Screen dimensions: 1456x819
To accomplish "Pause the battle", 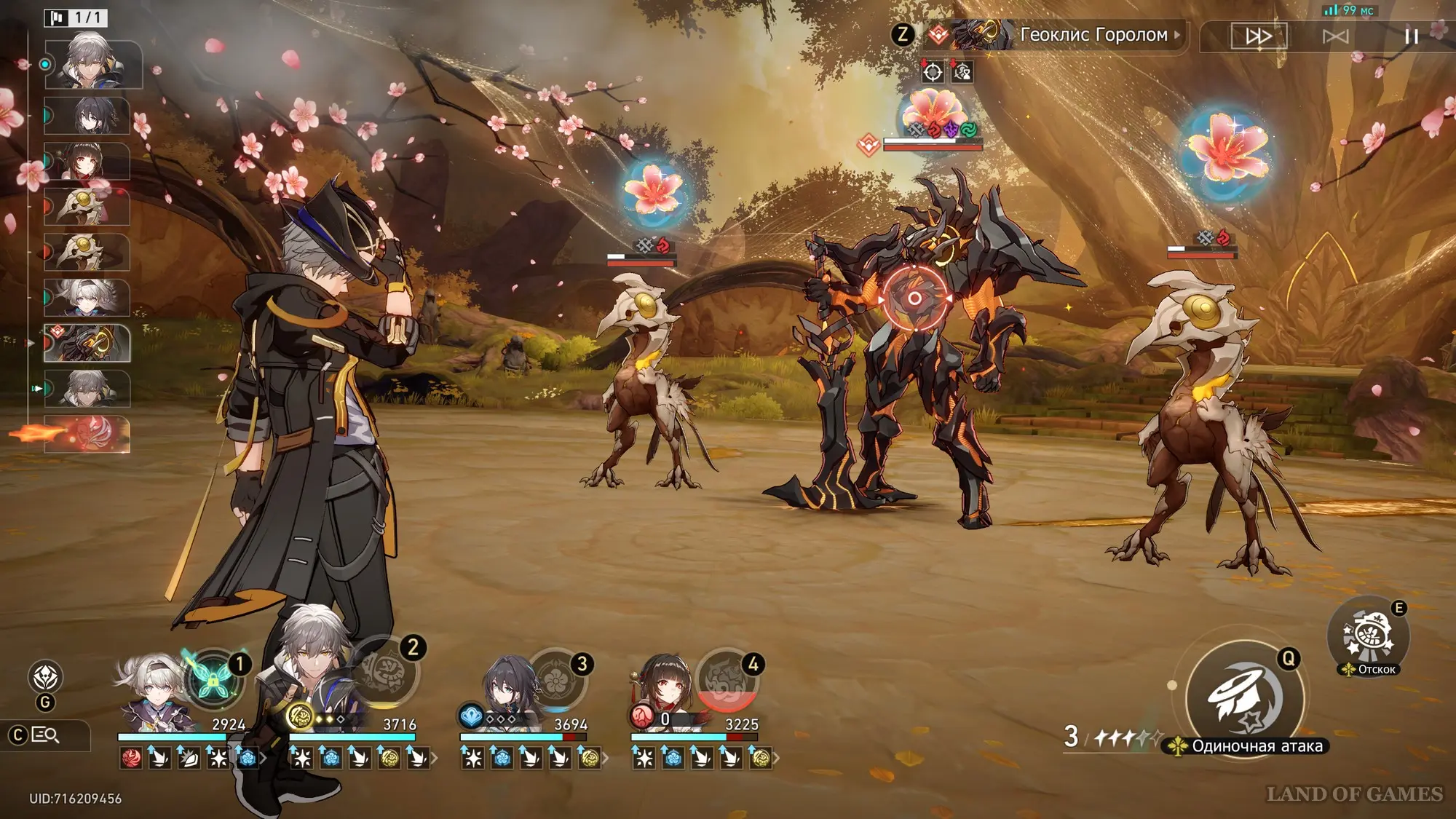I will (x=1411, y=36).
